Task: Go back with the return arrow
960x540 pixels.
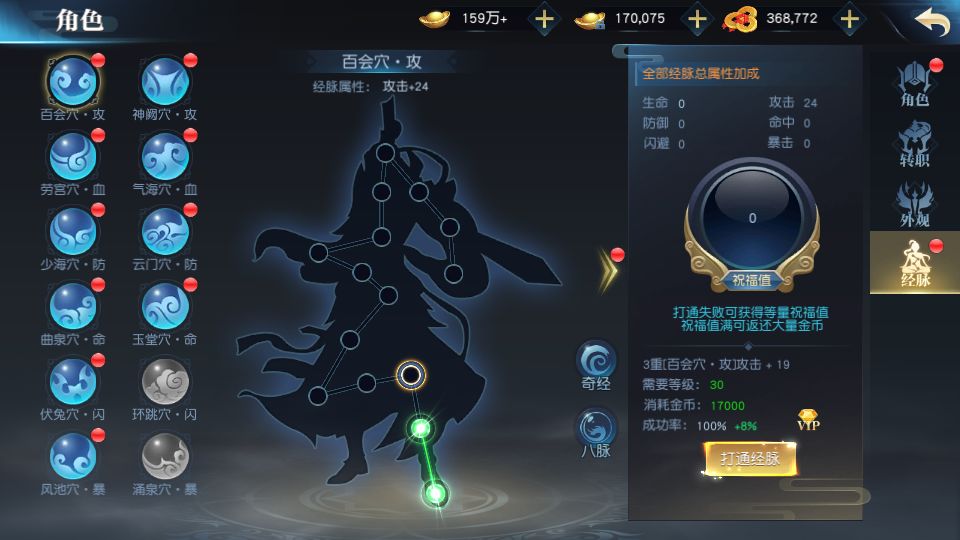Action: (x=930, y=22)
